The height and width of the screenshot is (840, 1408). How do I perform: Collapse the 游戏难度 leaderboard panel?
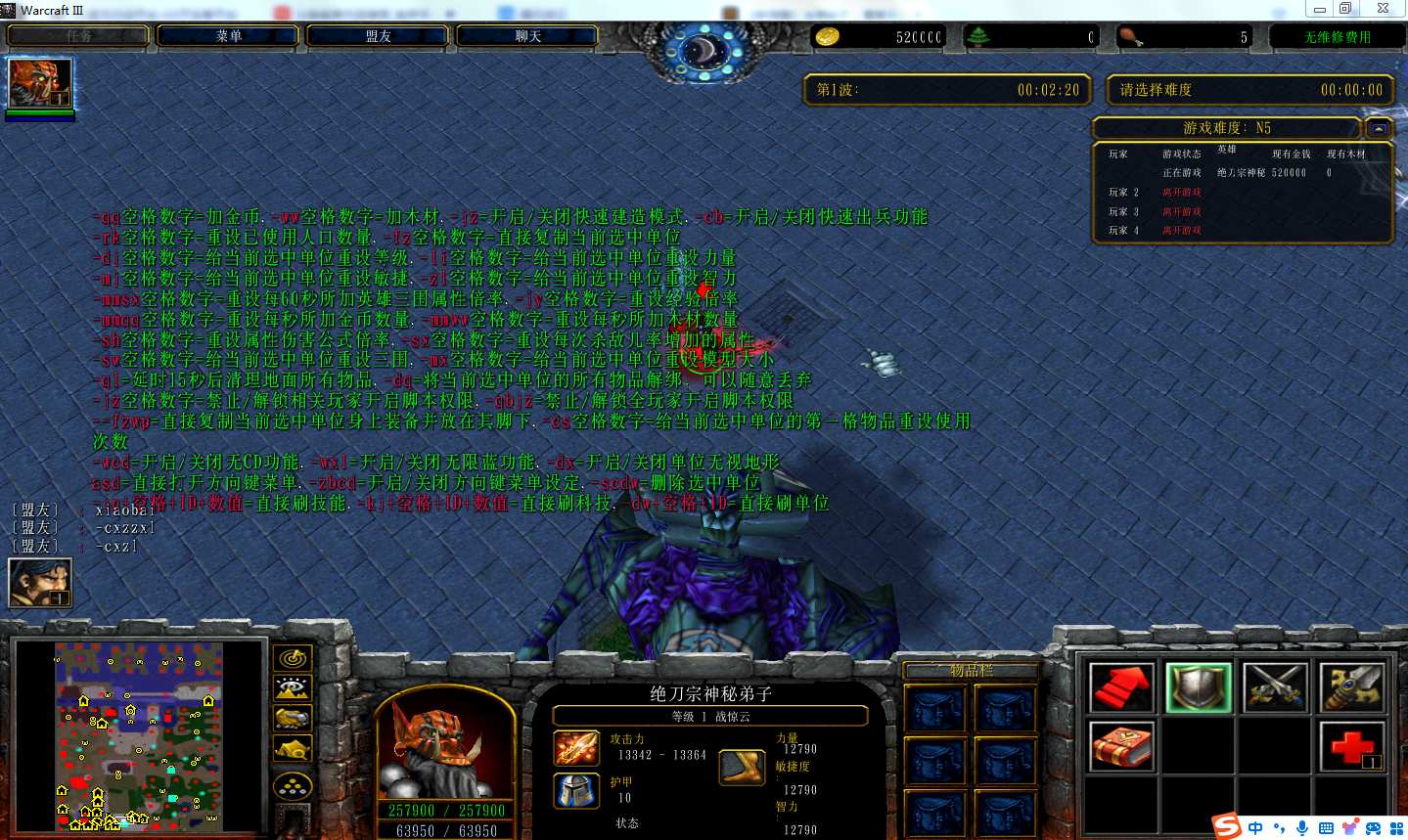(x=1378, y=128)
